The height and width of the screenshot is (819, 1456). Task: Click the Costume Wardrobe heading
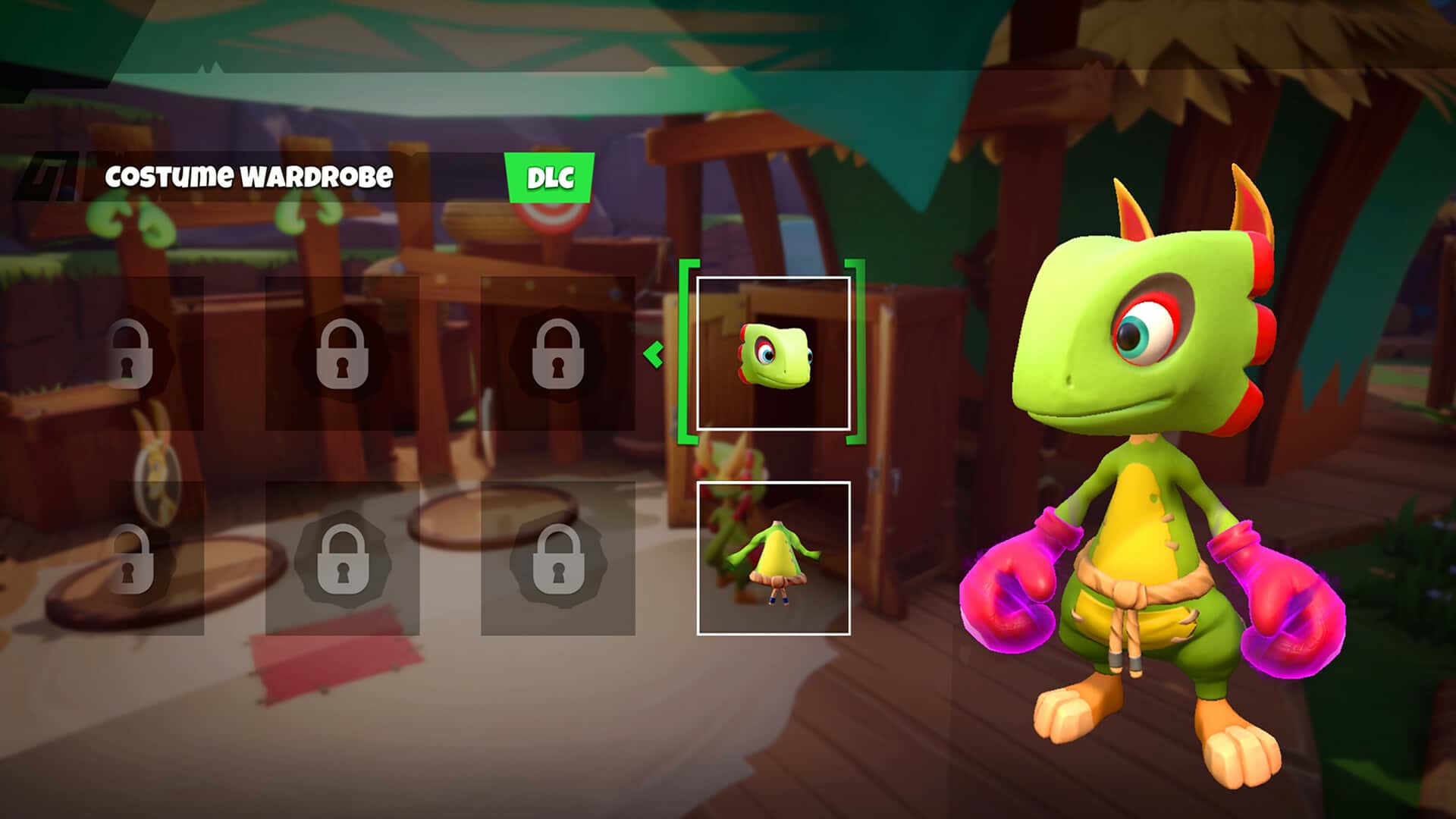[x=250, y=177]
